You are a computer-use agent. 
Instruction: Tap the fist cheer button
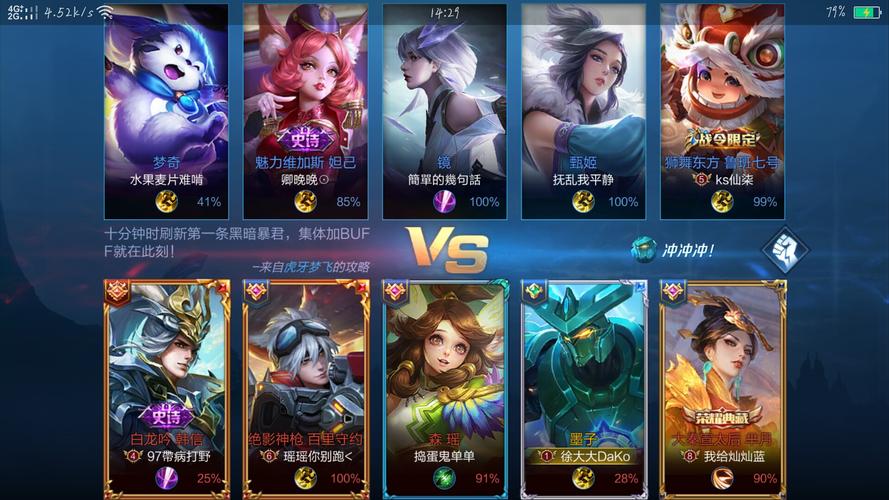784,250
